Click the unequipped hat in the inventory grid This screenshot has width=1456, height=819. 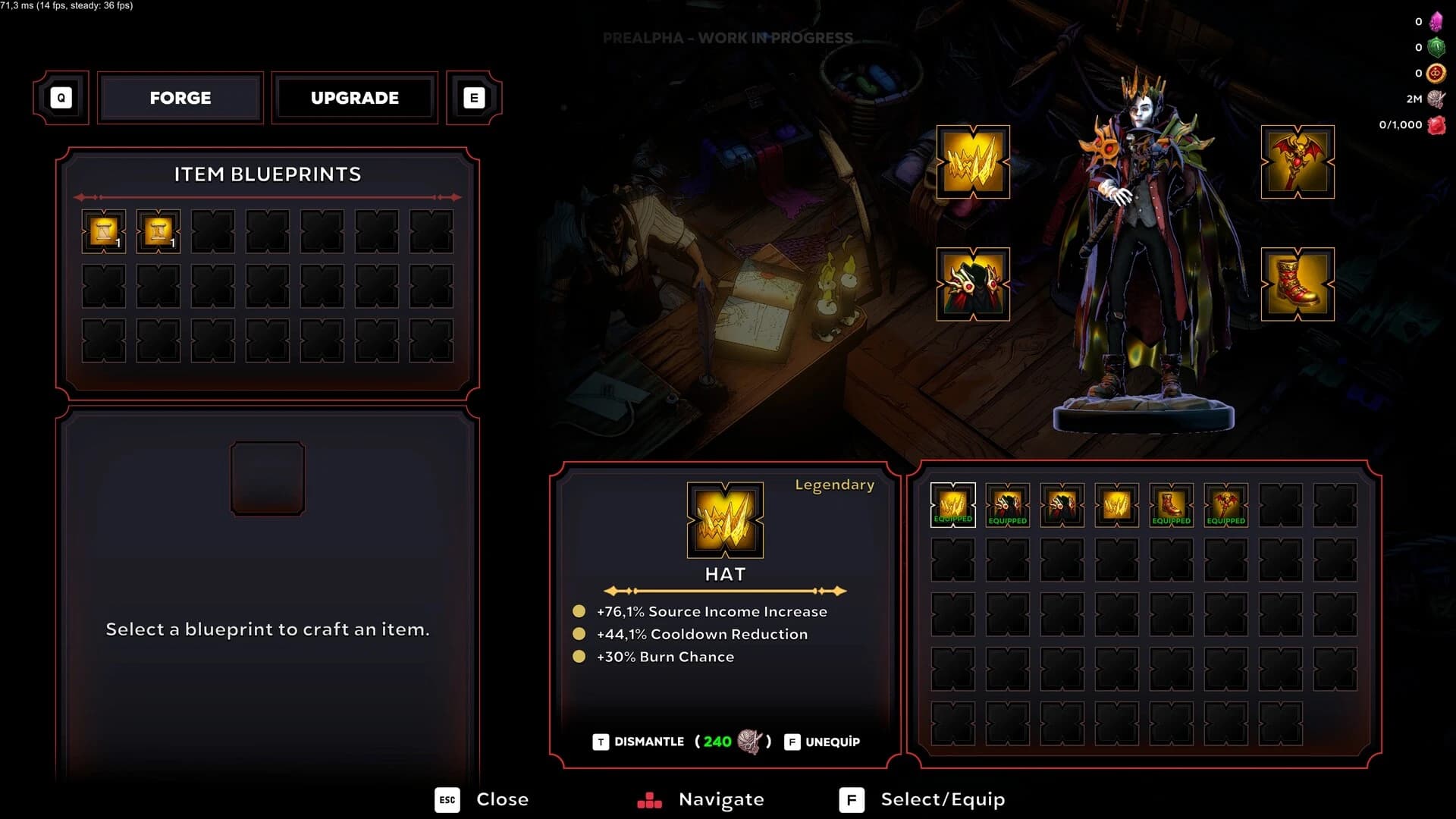tap(1116, 503)
